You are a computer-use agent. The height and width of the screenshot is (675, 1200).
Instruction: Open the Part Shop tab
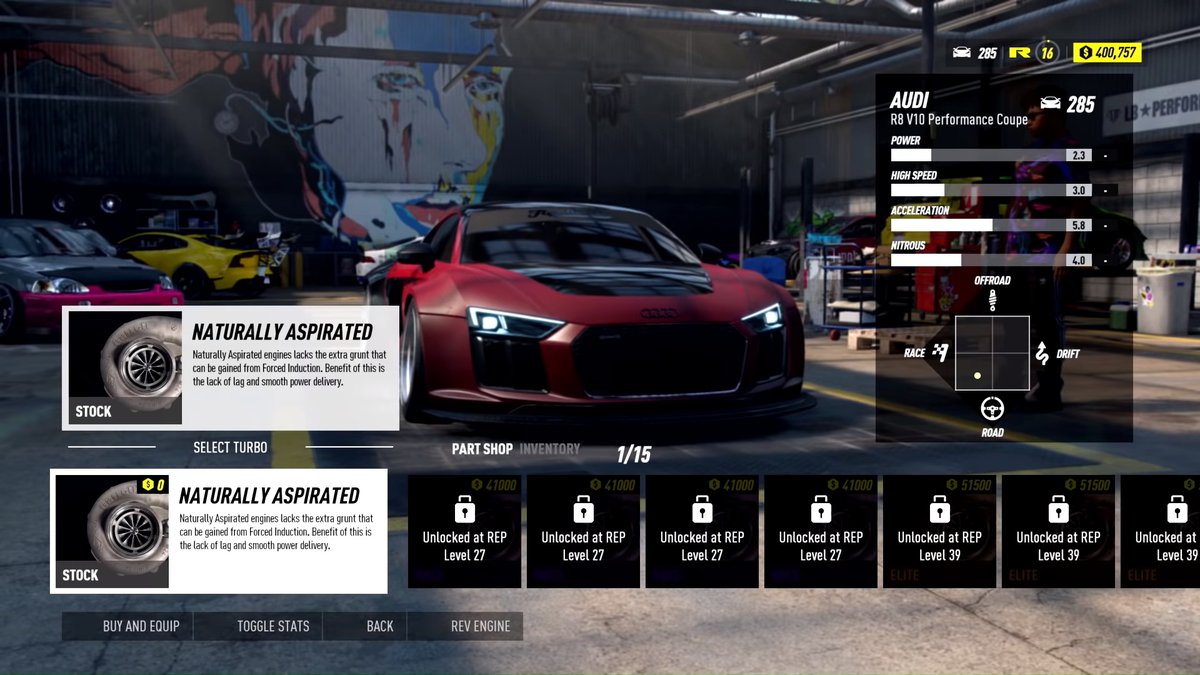click(482, 449)
